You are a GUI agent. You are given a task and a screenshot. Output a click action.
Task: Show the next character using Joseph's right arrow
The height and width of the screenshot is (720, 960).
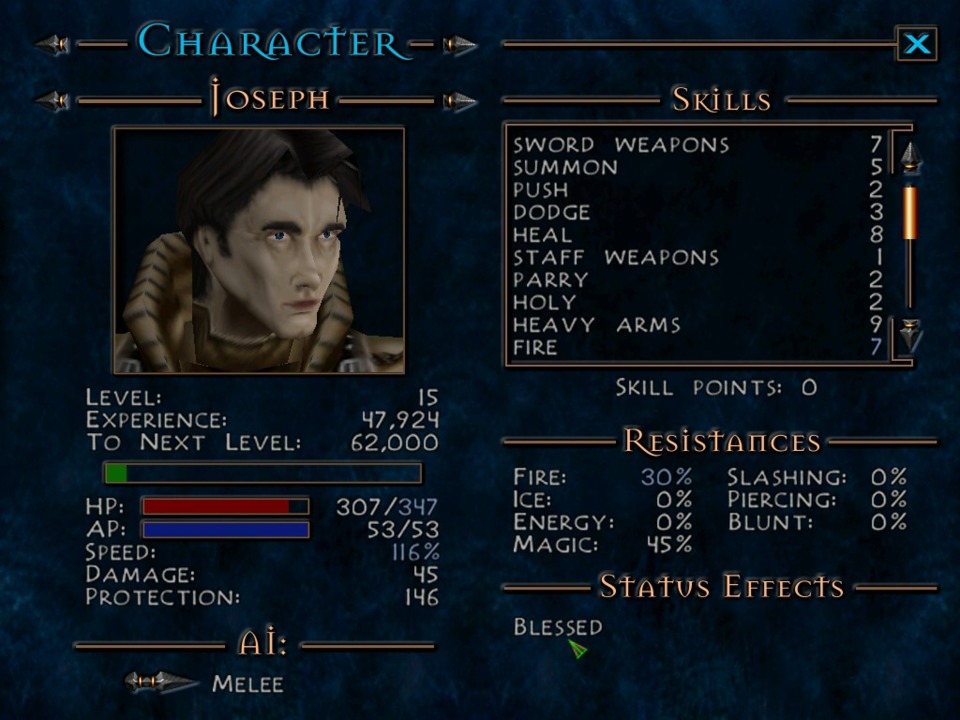pos(459,101)
